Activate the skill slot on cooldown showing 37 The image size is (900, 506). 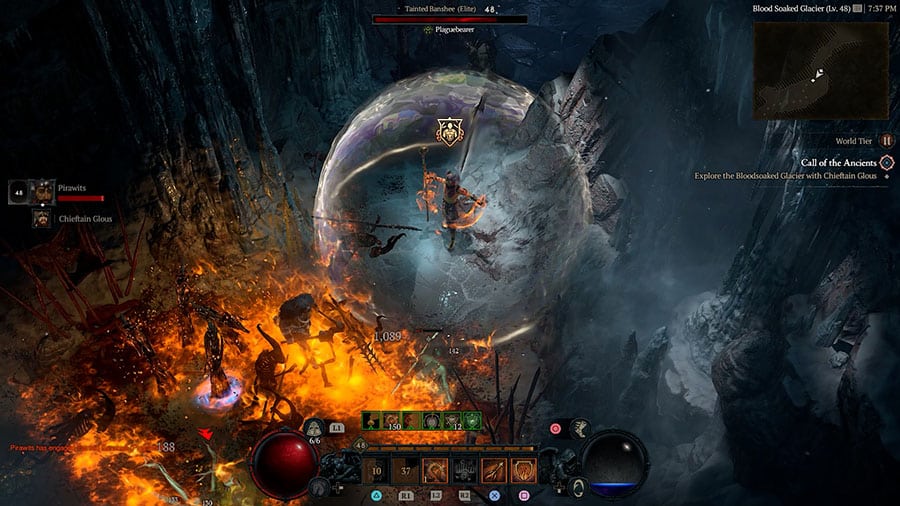[x=405, y=470]
